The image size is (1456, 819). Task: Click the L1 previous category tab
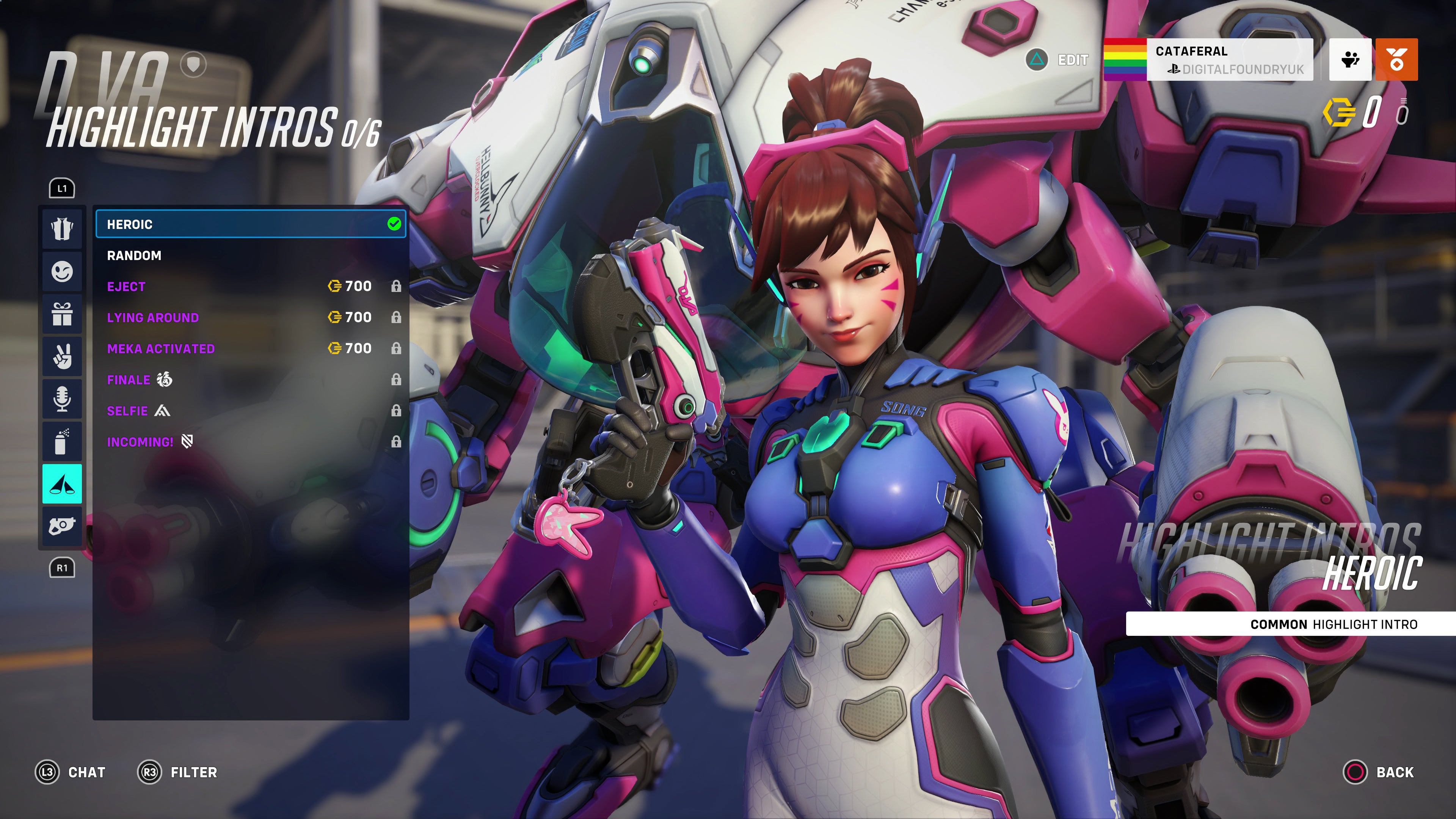pos(62,188)
